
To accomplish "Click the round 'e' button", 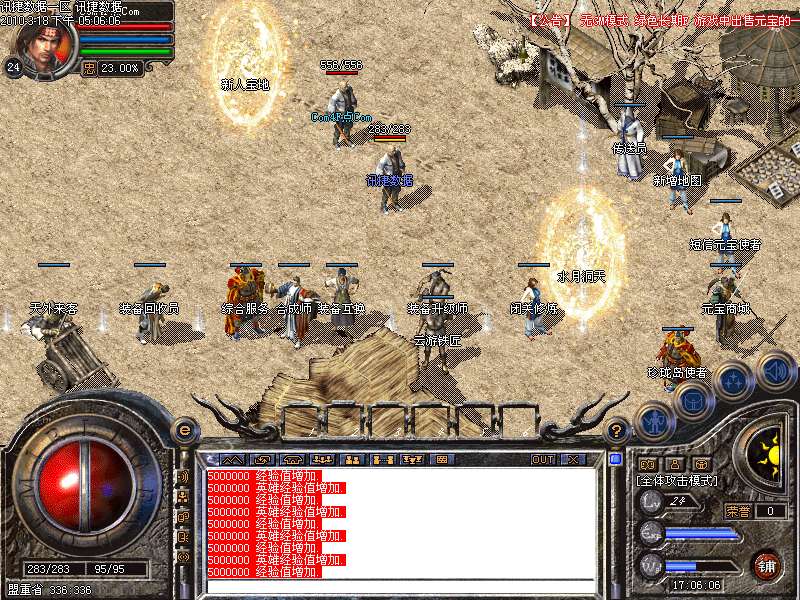I will 184,430.
